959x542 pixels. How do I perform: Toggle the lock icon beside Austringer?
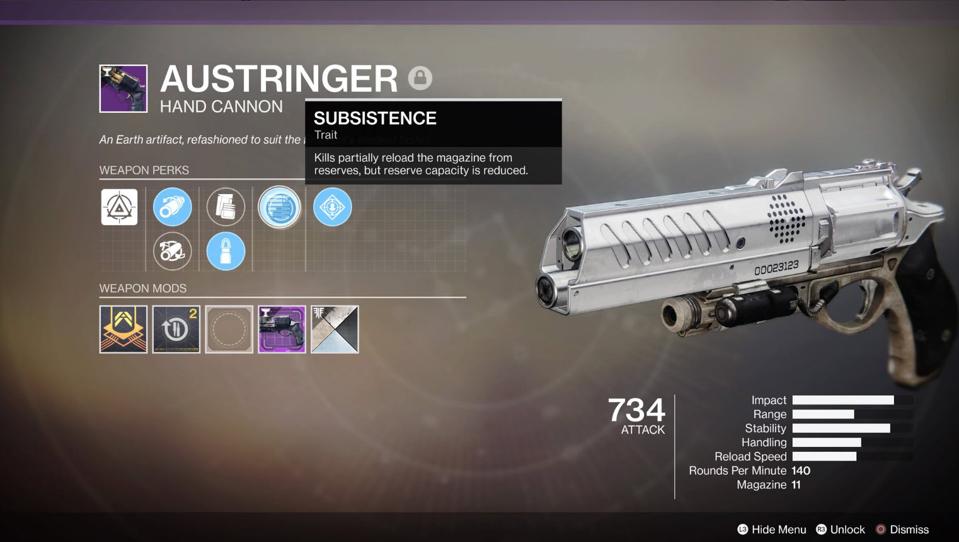(420, 77)
